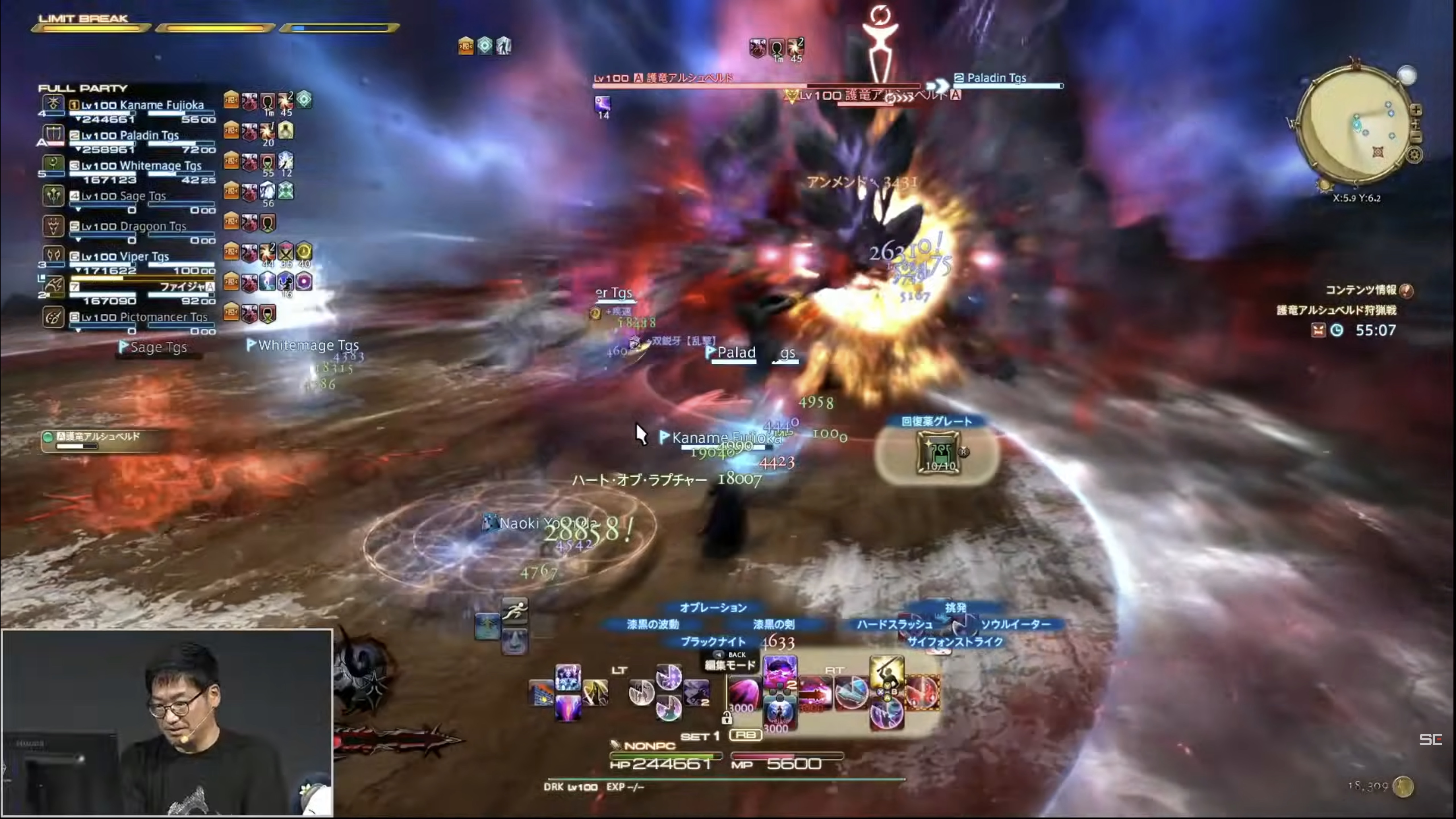The height and width of the screenshot is (819, 1456).
Task: Toggle the hotbar padlock icon
Action: (x=727, y=718)
